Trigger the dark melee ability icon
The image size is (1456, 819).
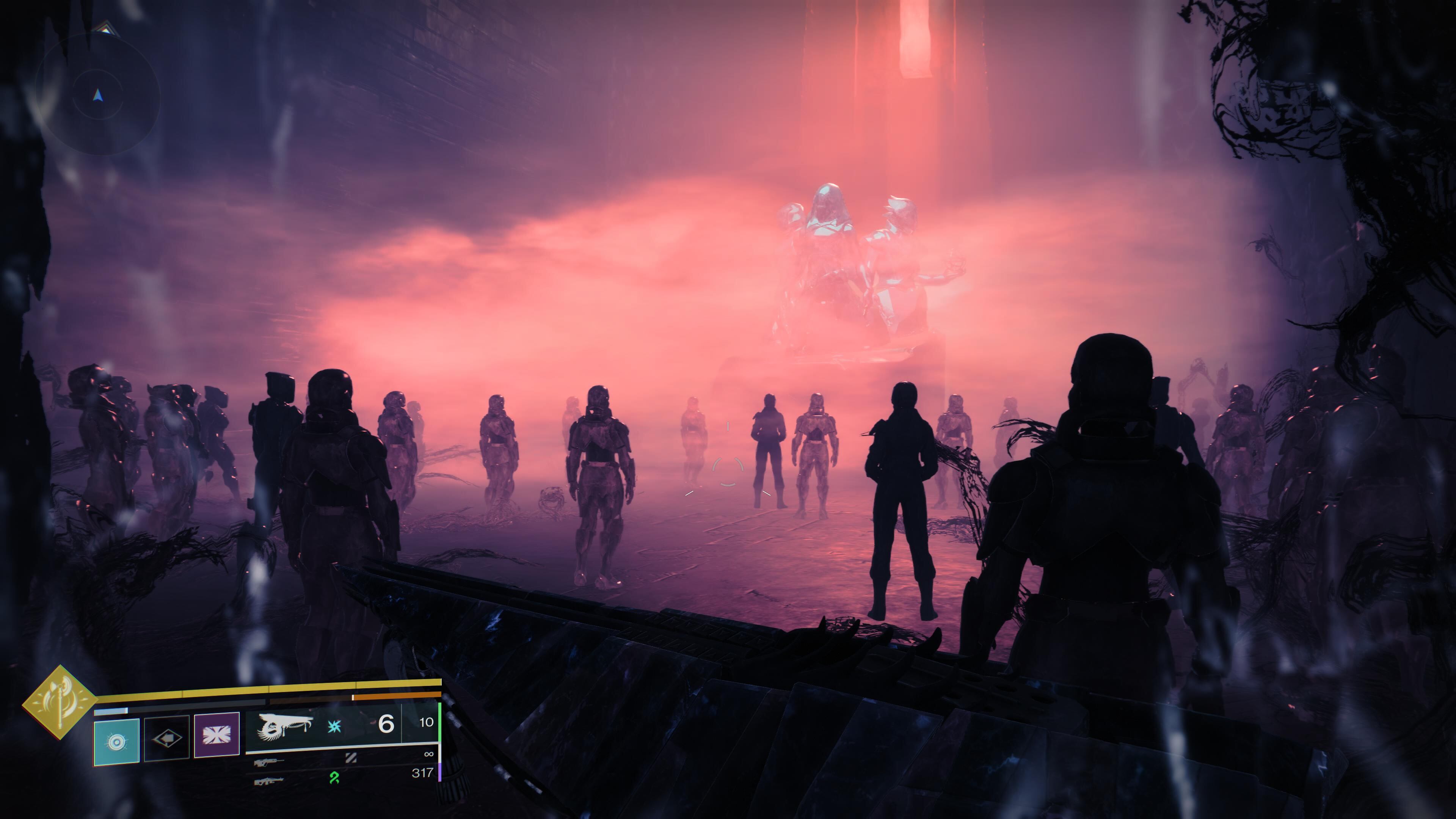pos(167,738)
